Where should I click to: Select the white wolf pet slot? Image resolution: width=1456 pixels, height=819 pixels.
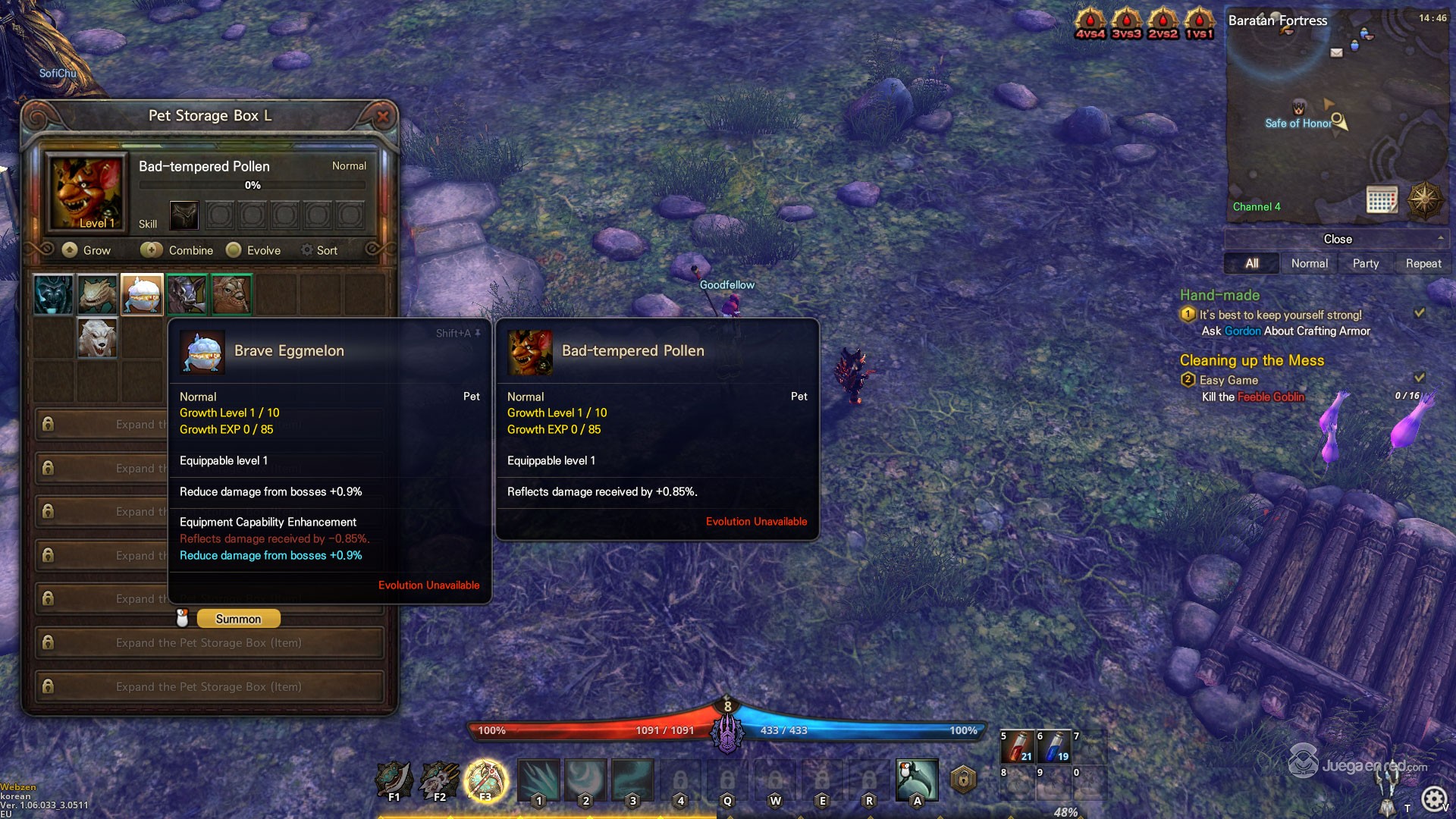(x=98, y=338)
